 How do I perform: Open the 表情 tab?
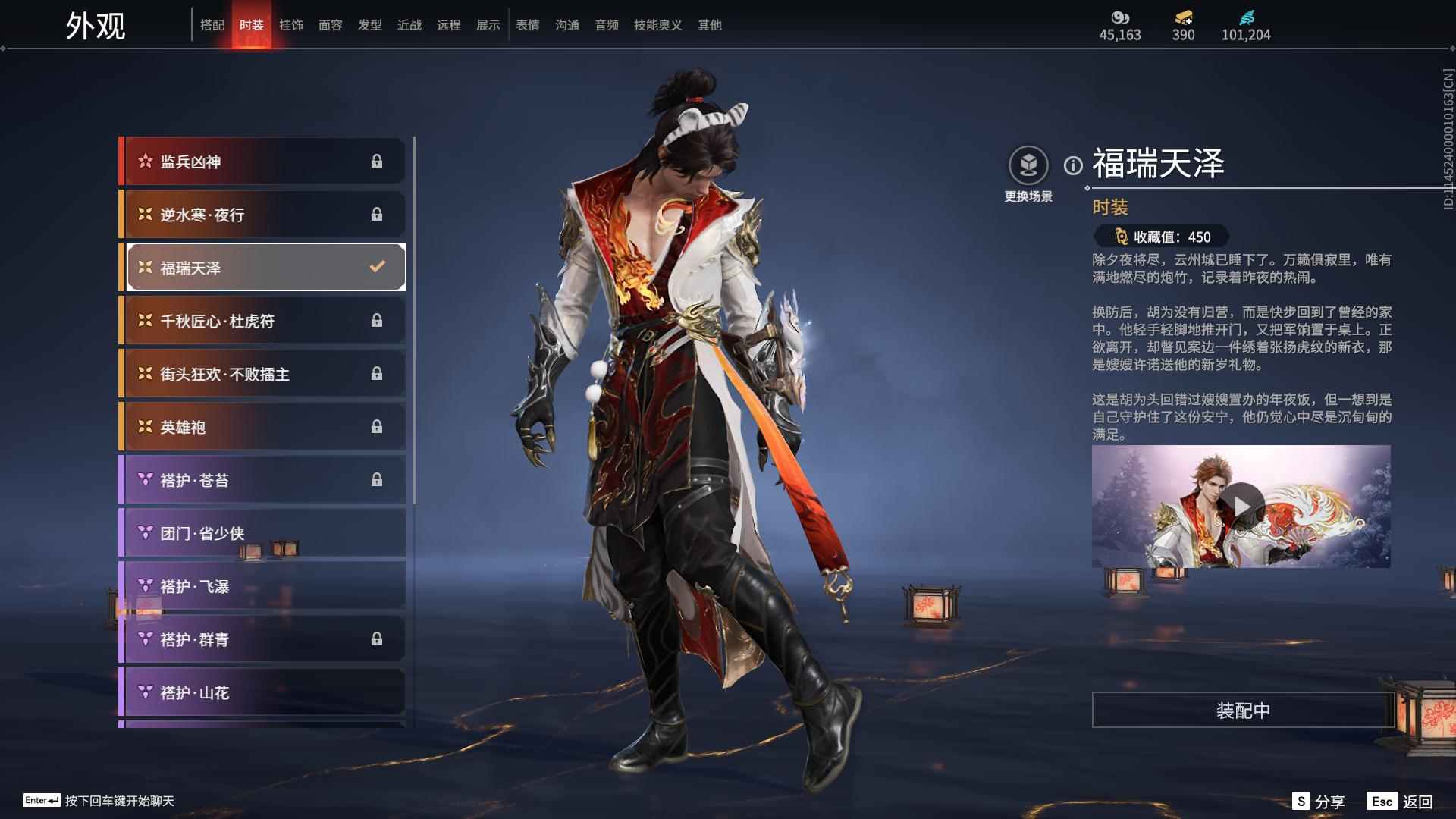[526, 24]
